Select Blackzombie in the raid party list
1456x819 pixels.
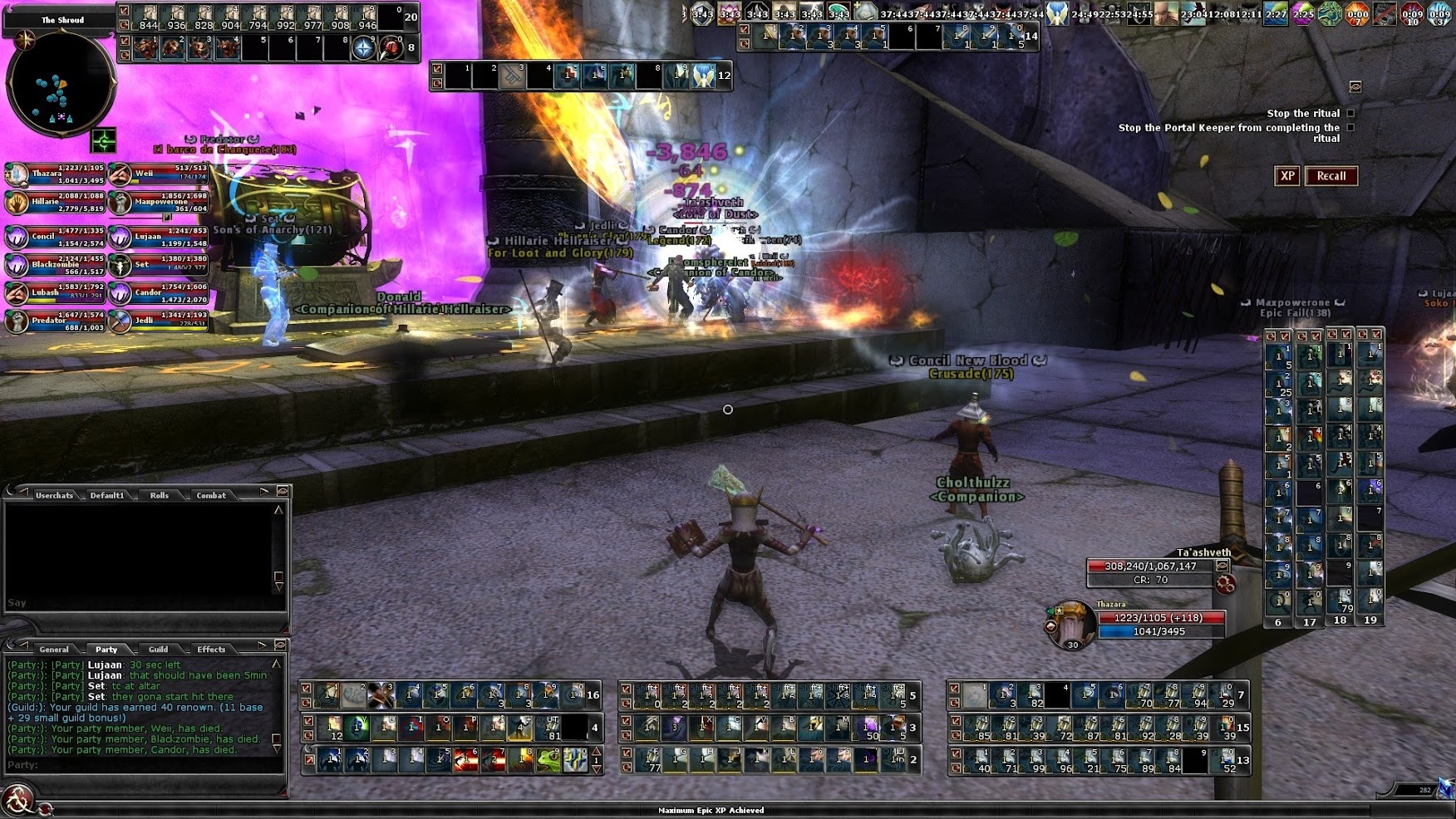[56, 265]
